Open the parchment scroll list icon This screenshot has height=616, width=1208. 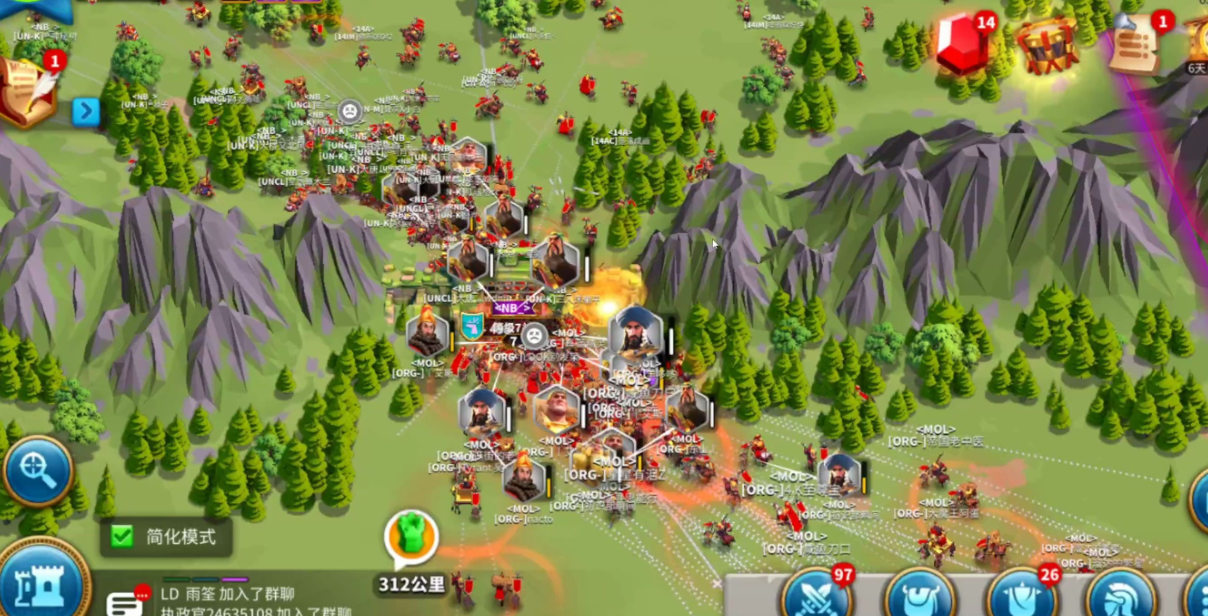[1135, 46]
